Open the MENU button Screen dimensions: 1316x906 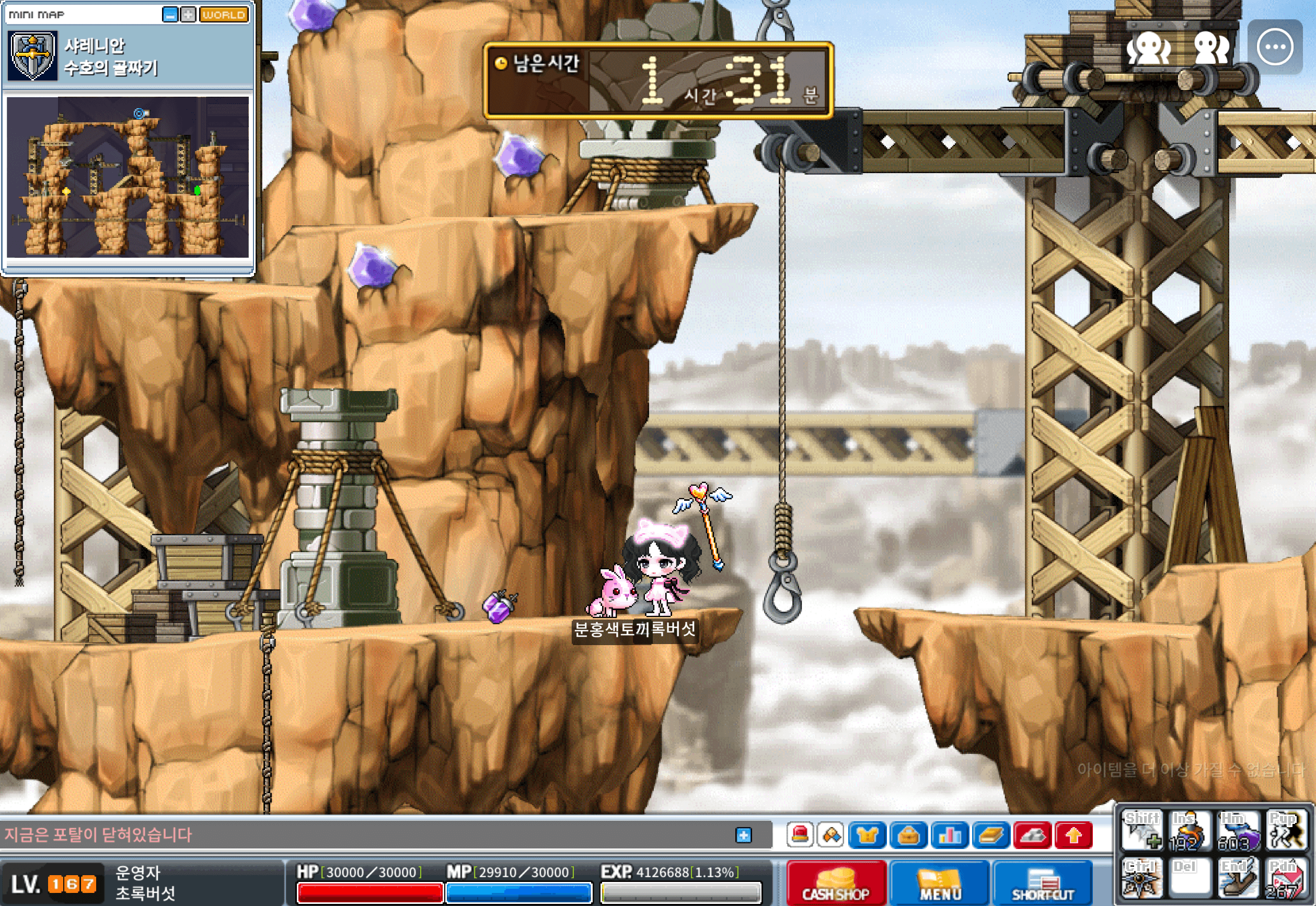click(x=939, y=882)
